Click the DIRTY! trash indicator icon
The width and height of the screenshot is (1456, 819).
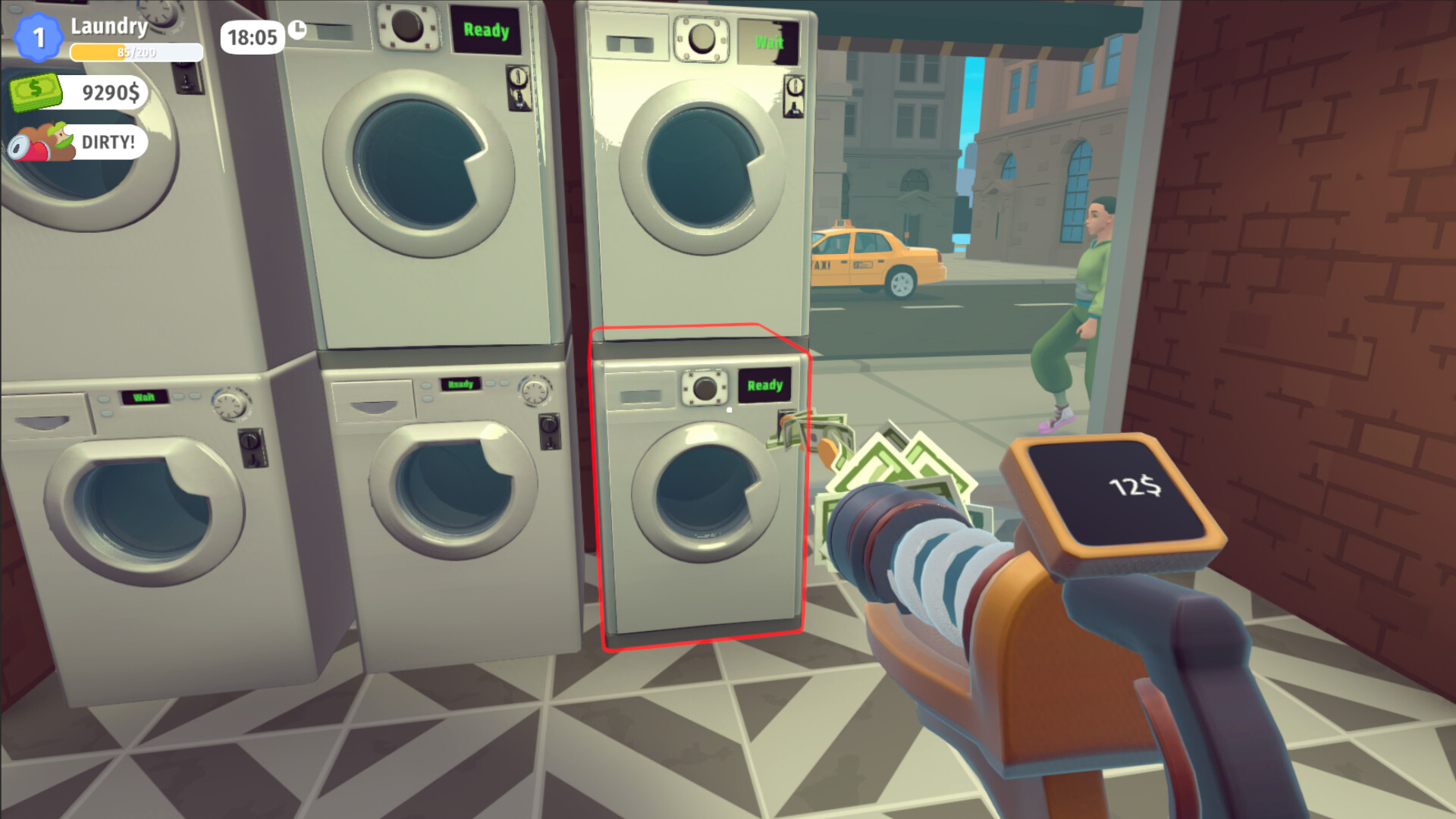(42, 142)
